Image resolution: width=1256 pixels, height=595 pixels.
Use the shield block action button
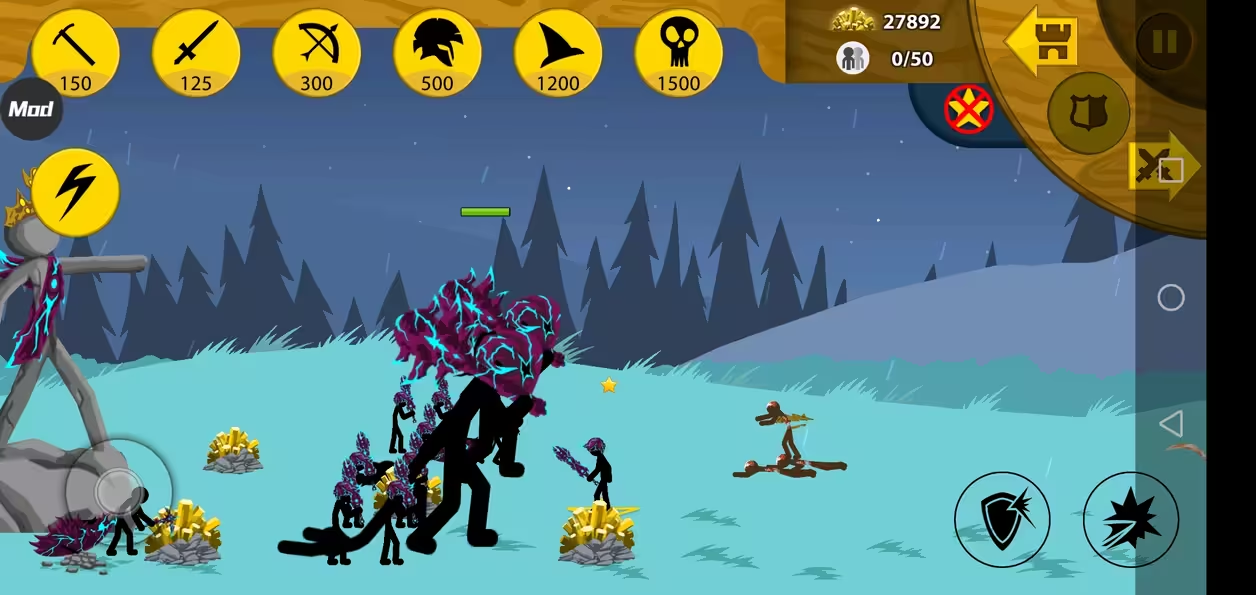1001,520
